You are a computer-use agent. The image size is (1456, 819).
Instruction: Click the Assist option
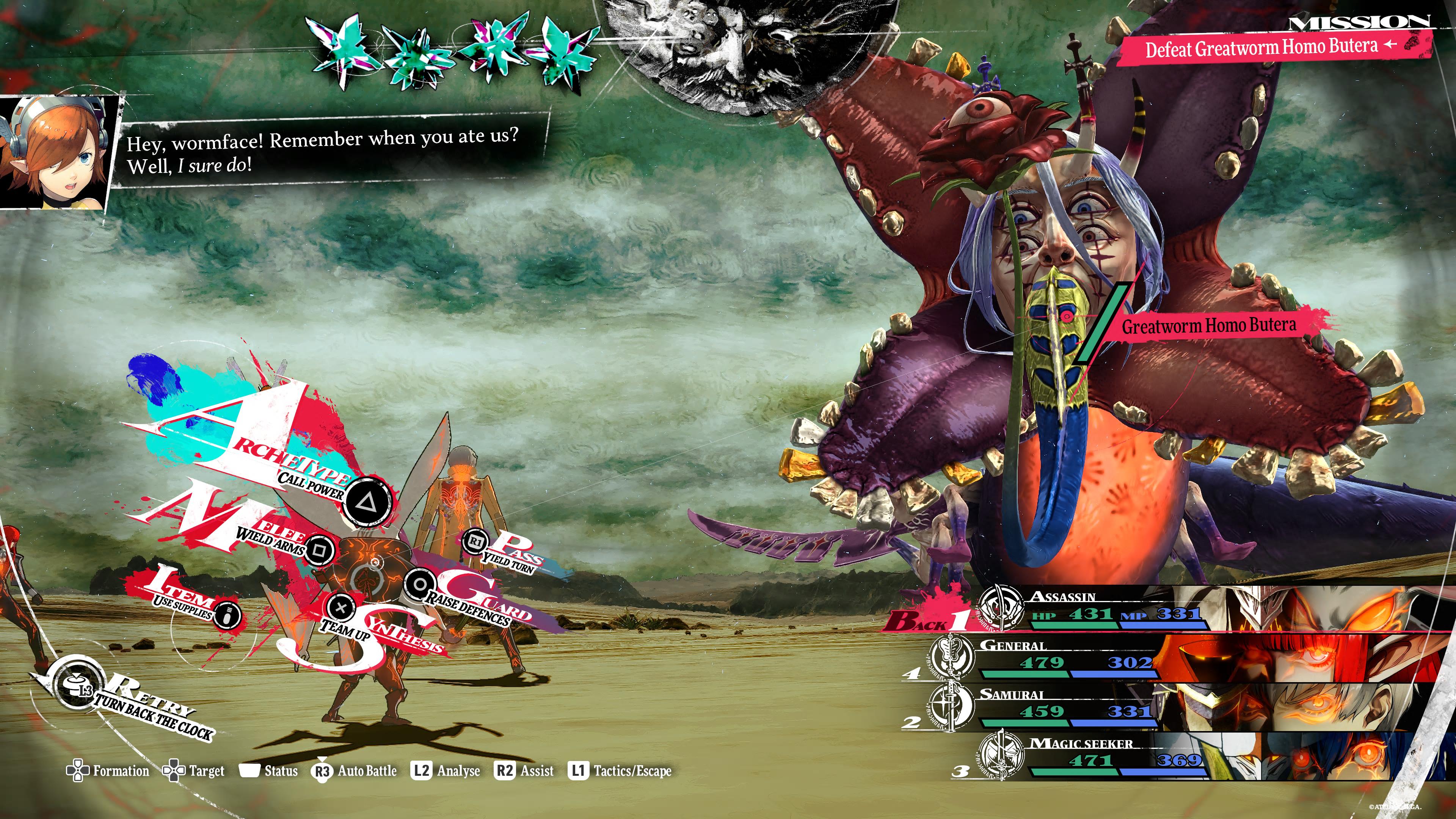point(524,770)
